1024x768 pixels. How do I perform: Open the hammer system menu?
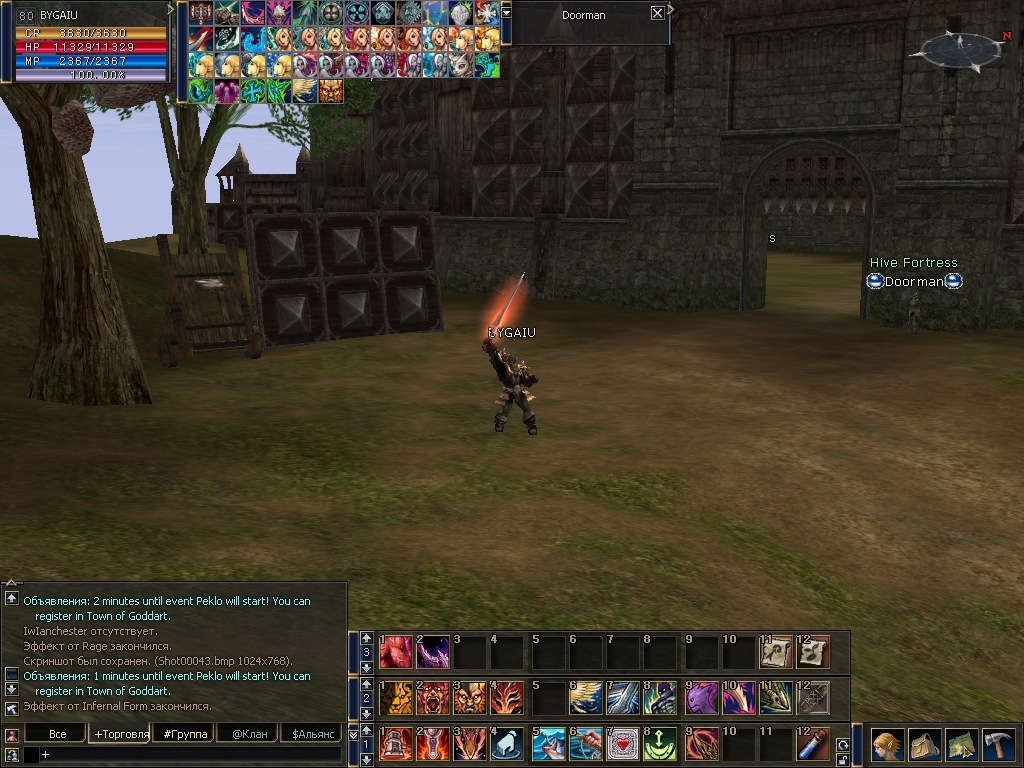click(998, 745)
